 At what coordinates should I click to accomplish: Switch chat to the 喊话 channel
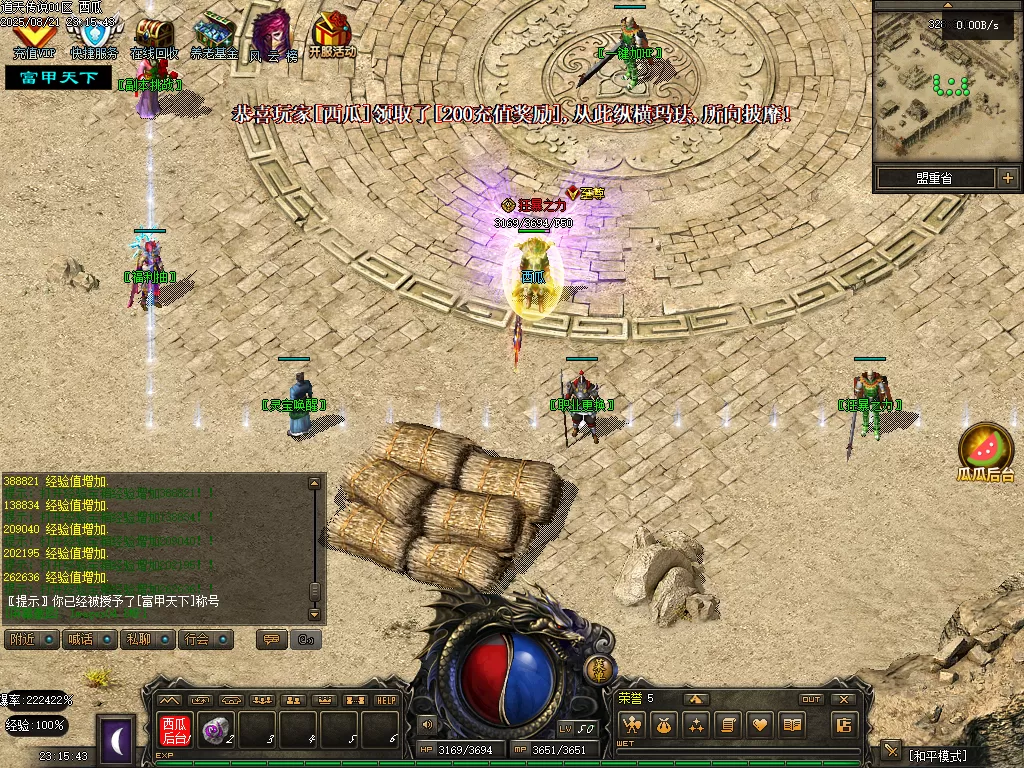(x=89, y=639)
